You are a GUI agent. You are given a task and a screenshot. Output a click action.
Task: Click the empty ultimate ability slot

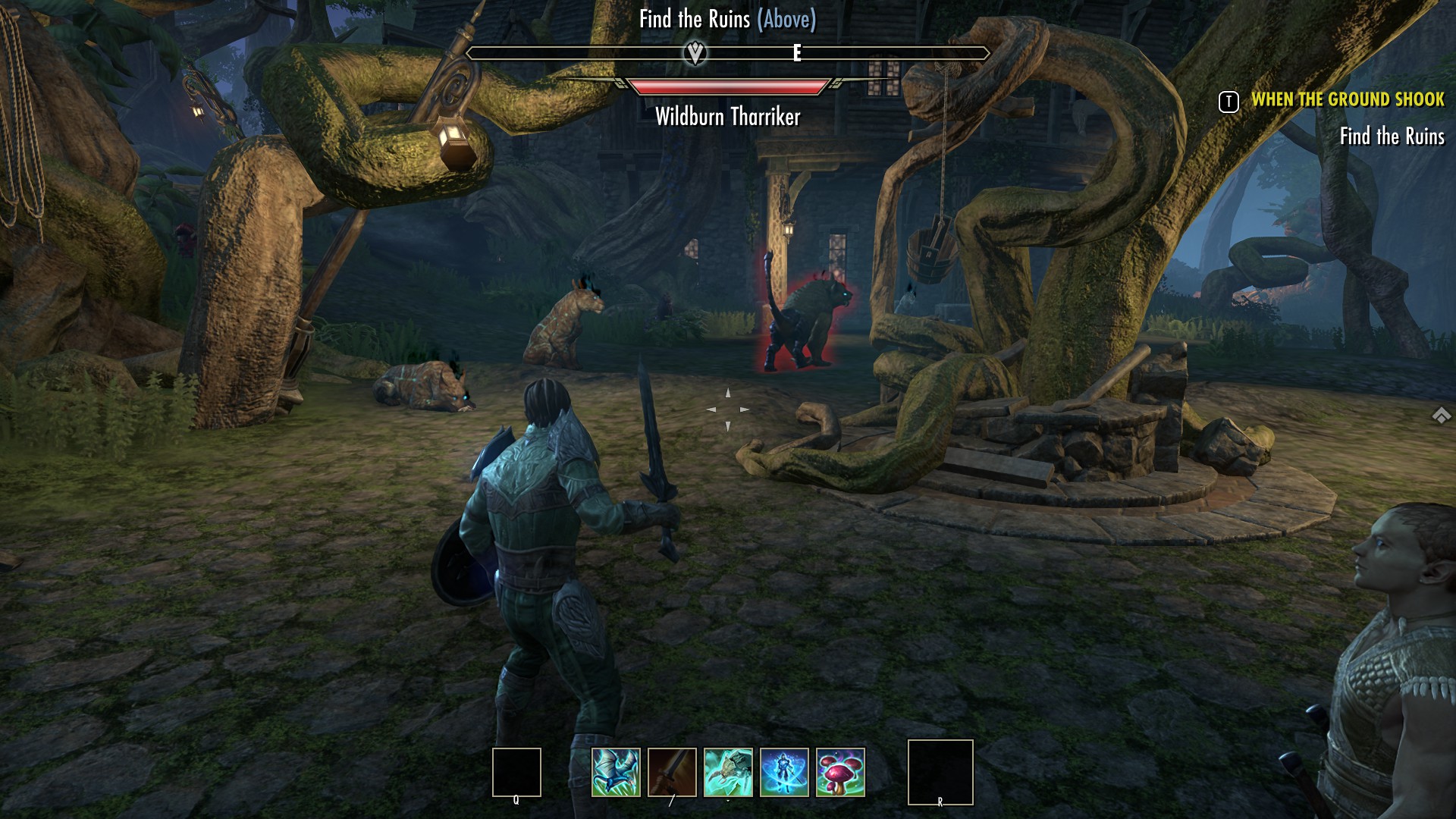[x=940, y=772]
